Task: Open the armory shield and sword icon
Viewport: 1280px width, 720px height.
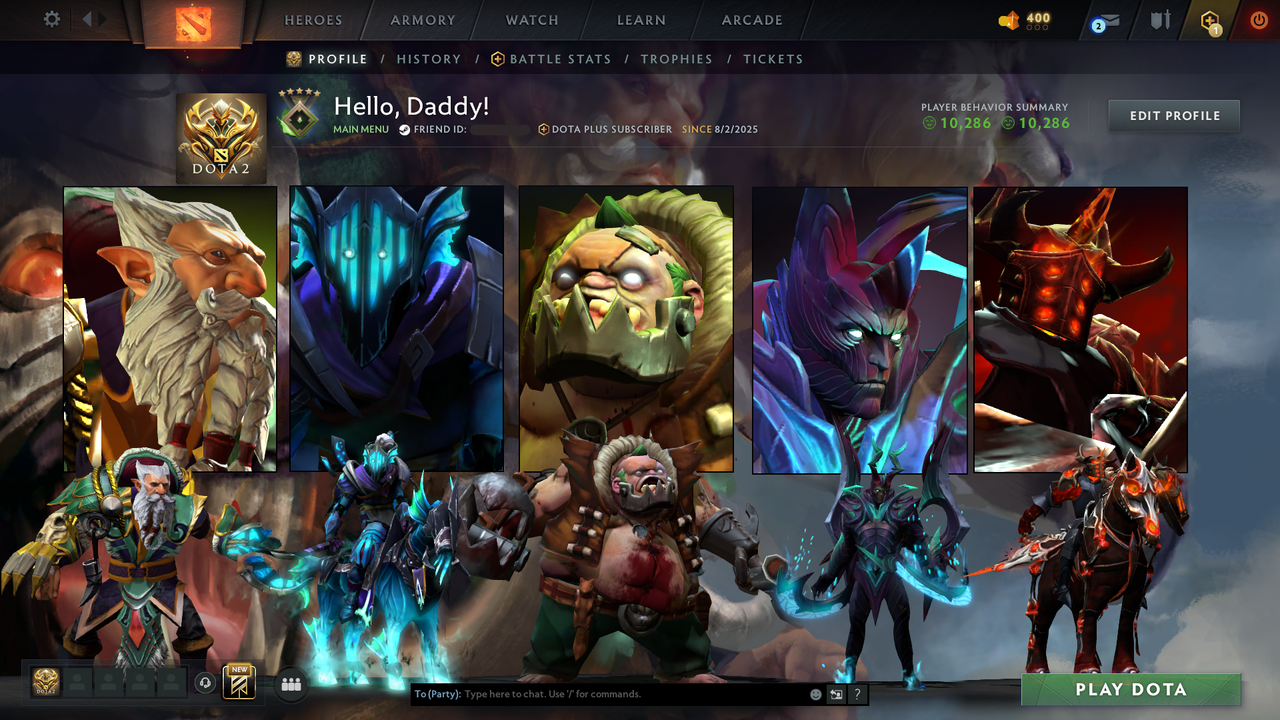Action: point(1160,20)
